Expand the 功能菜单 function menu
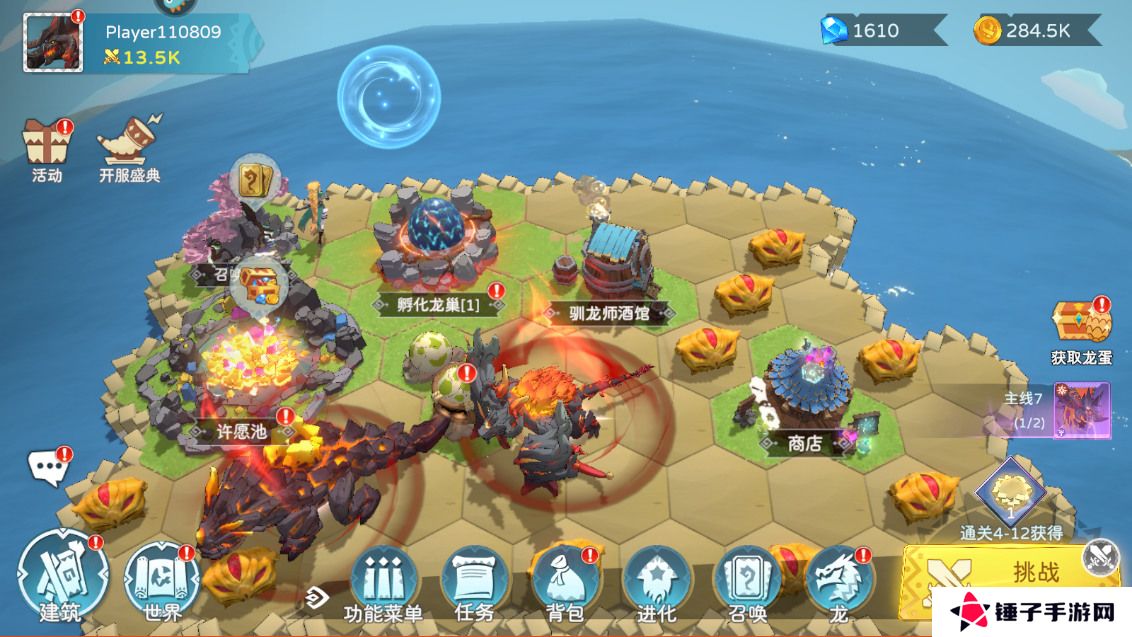This screenshot has width=1132, height=637. 383,583
